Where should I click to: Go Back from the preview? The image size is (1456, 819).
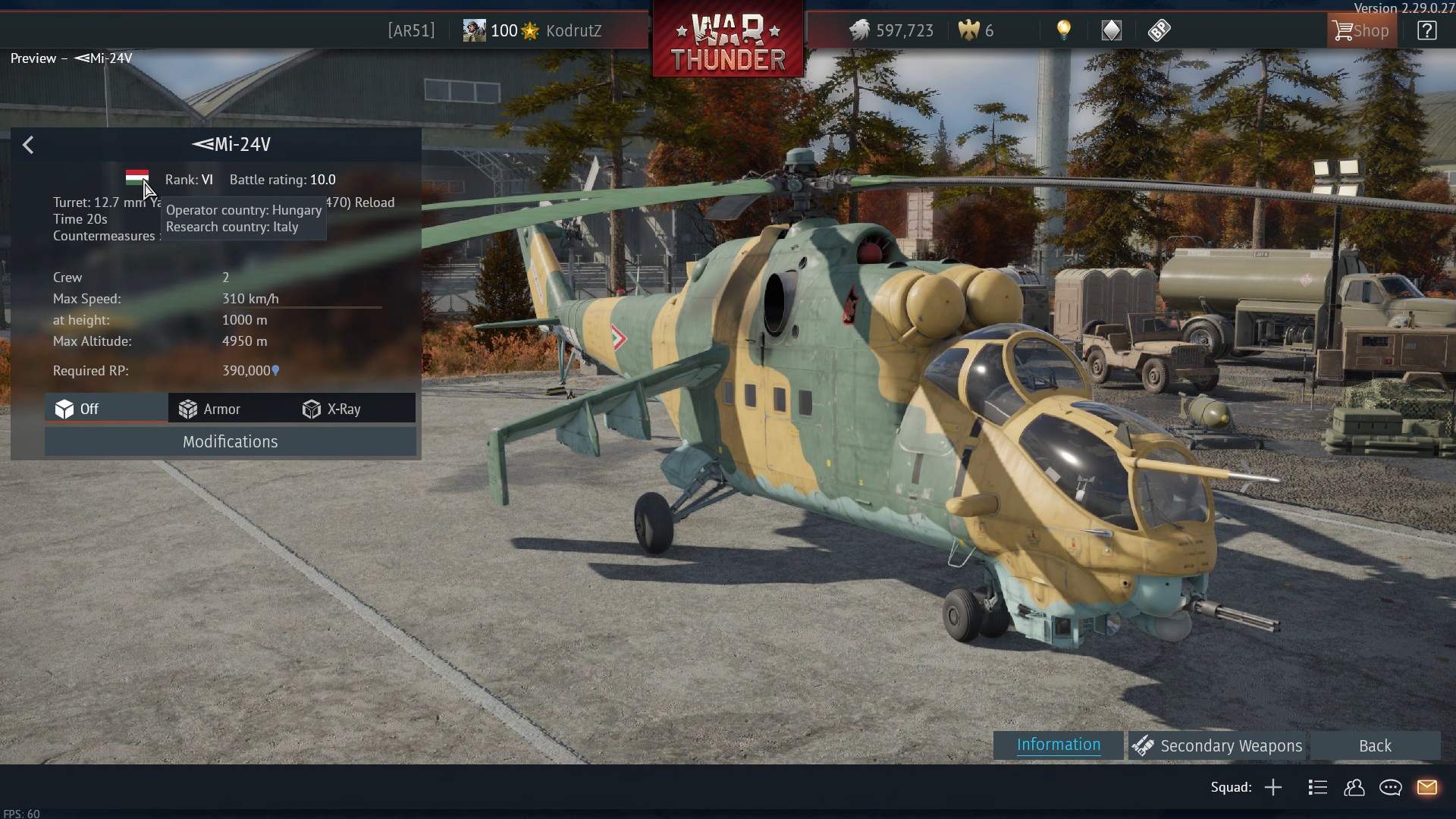[x=1374, y=746]
